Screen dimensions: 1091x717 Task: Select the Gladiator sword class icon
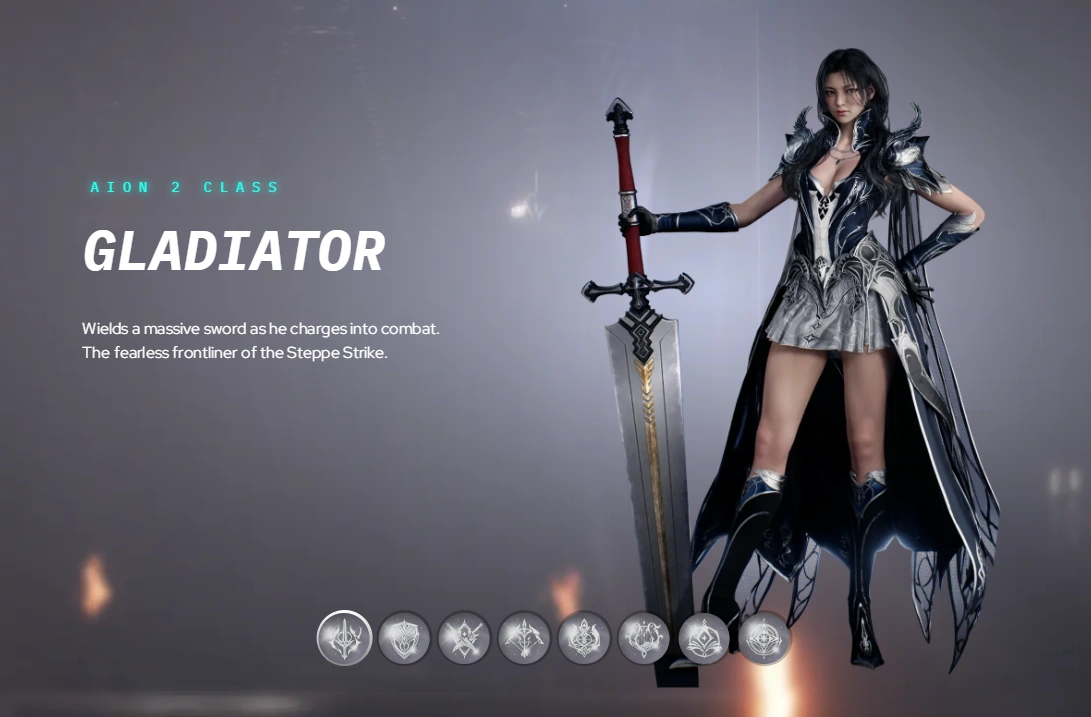pos(345,637)
